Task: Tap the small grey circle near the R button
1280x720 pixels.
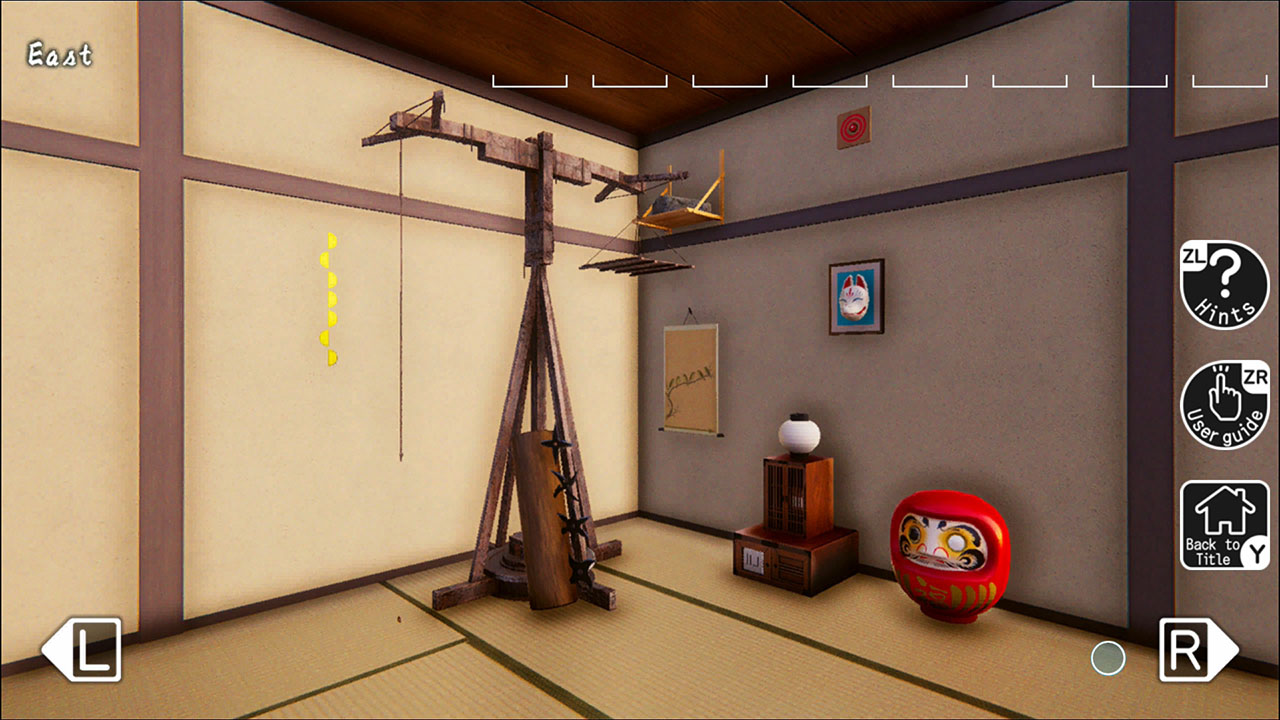Action: point(1108,659)
